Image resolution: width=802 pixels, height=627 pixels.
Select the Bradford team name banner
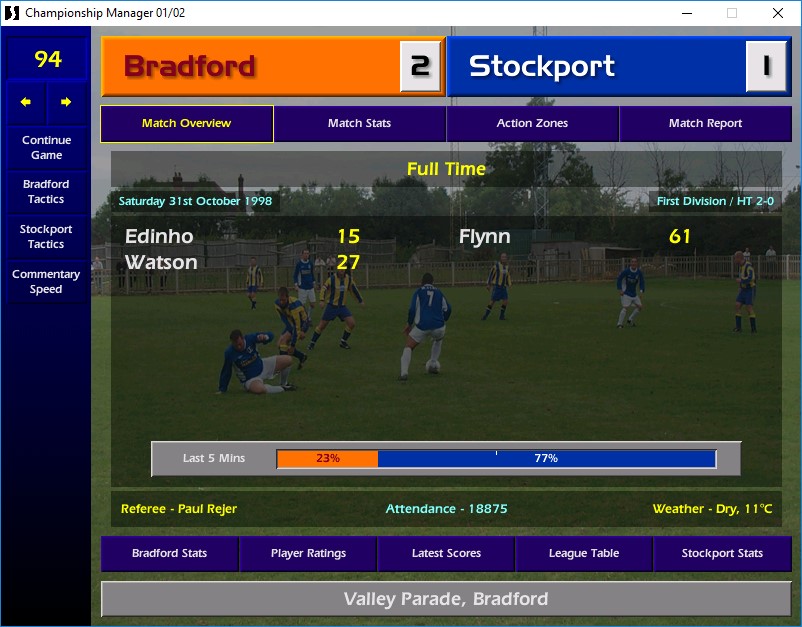250,67
